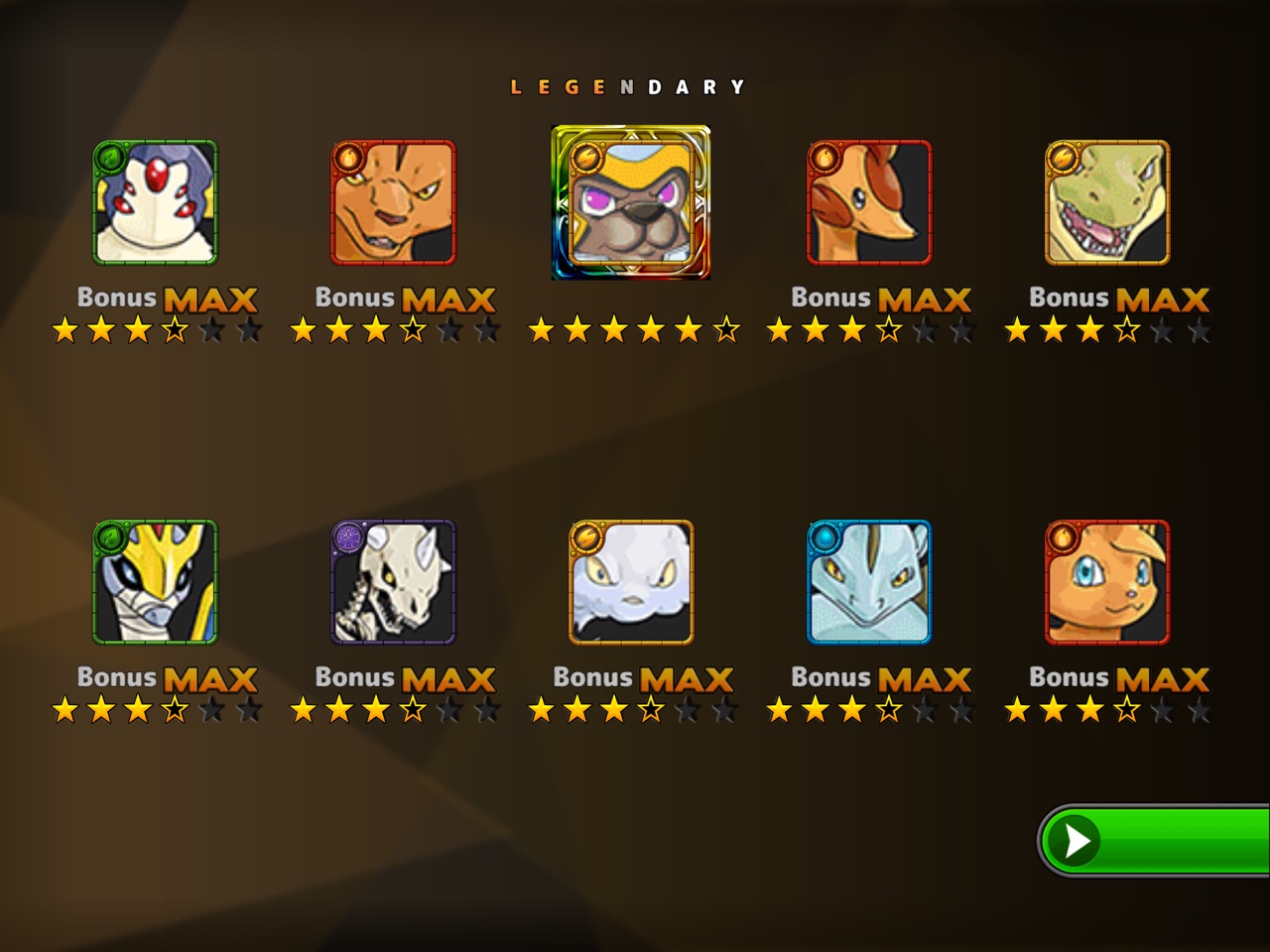
Task: Select the white spider monster card
Action: [x=155, y=203]
